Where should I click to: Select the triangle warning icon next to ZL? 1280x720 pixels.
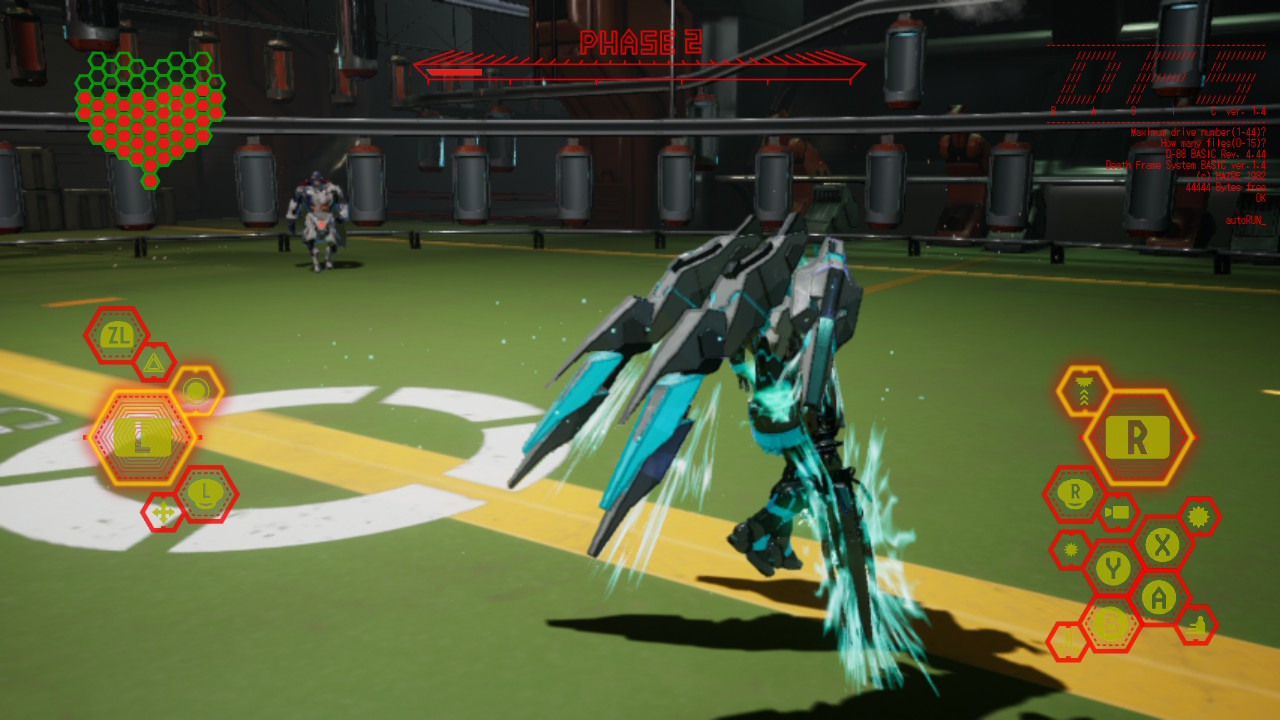153,363
